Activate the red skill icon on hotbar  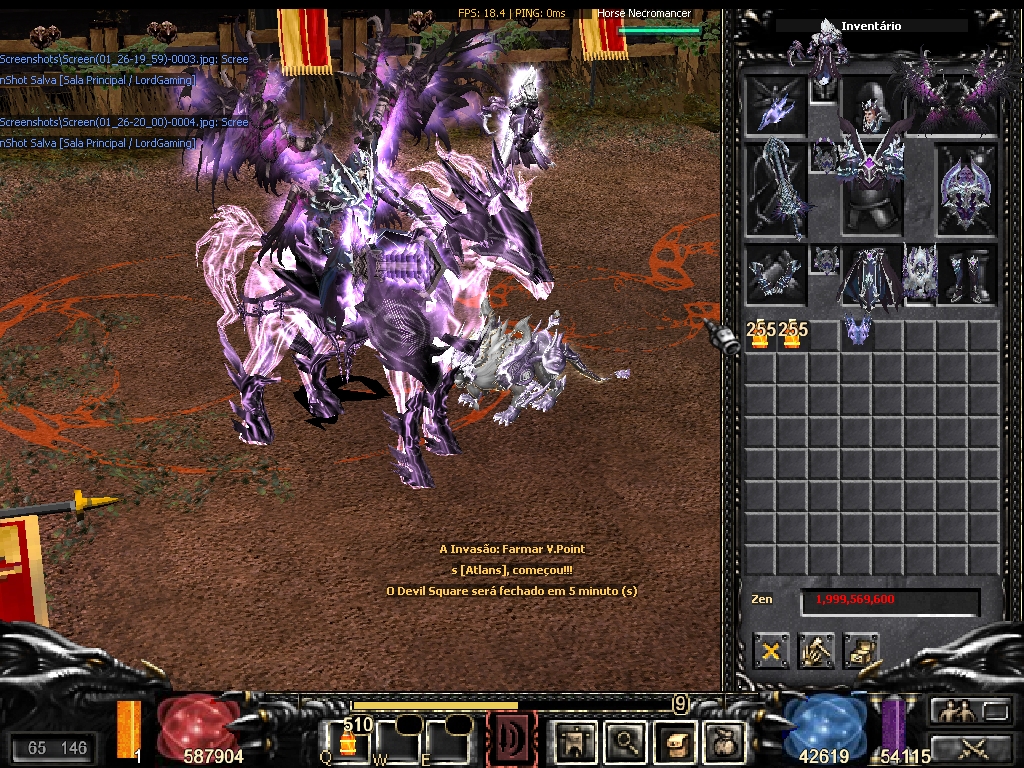(x=511, y=738)
